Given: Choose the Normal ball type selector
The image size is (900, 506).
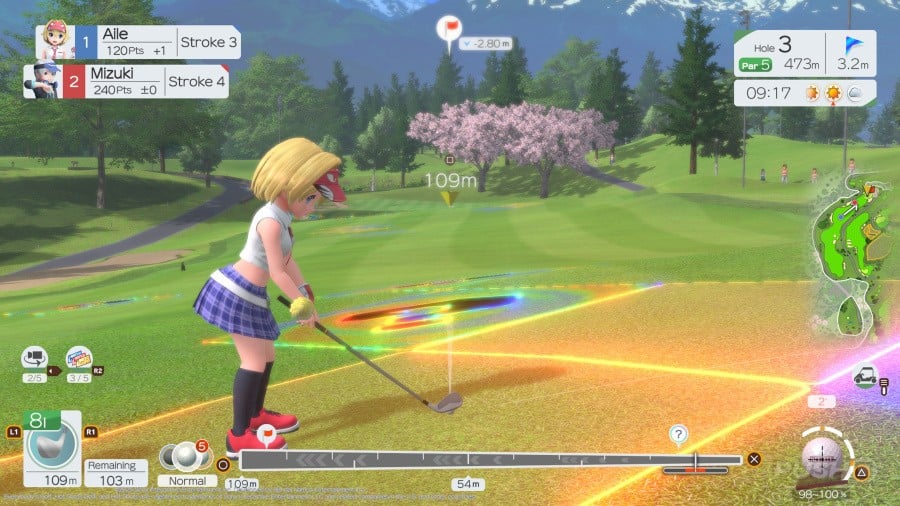Looking at the screenshot, I should click(x=186, y=461).
